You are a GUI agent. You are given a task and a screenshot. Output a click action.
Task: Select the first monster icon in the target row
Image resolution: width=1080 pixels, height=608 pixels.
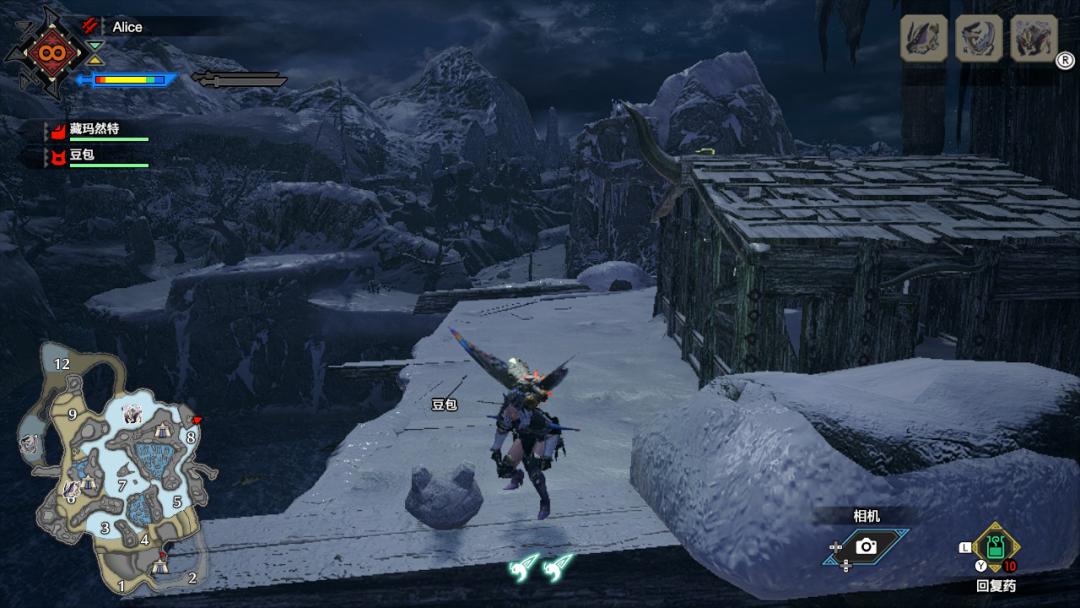pyautogui.click(x=924, y=39)
